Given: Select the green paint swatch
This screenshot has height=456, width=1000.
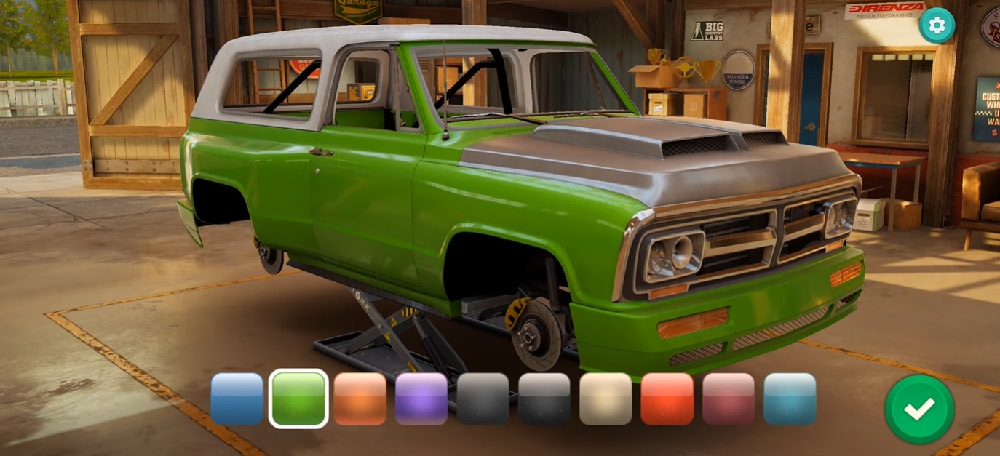Looking at the screenshot, I should tap(298, 398).
